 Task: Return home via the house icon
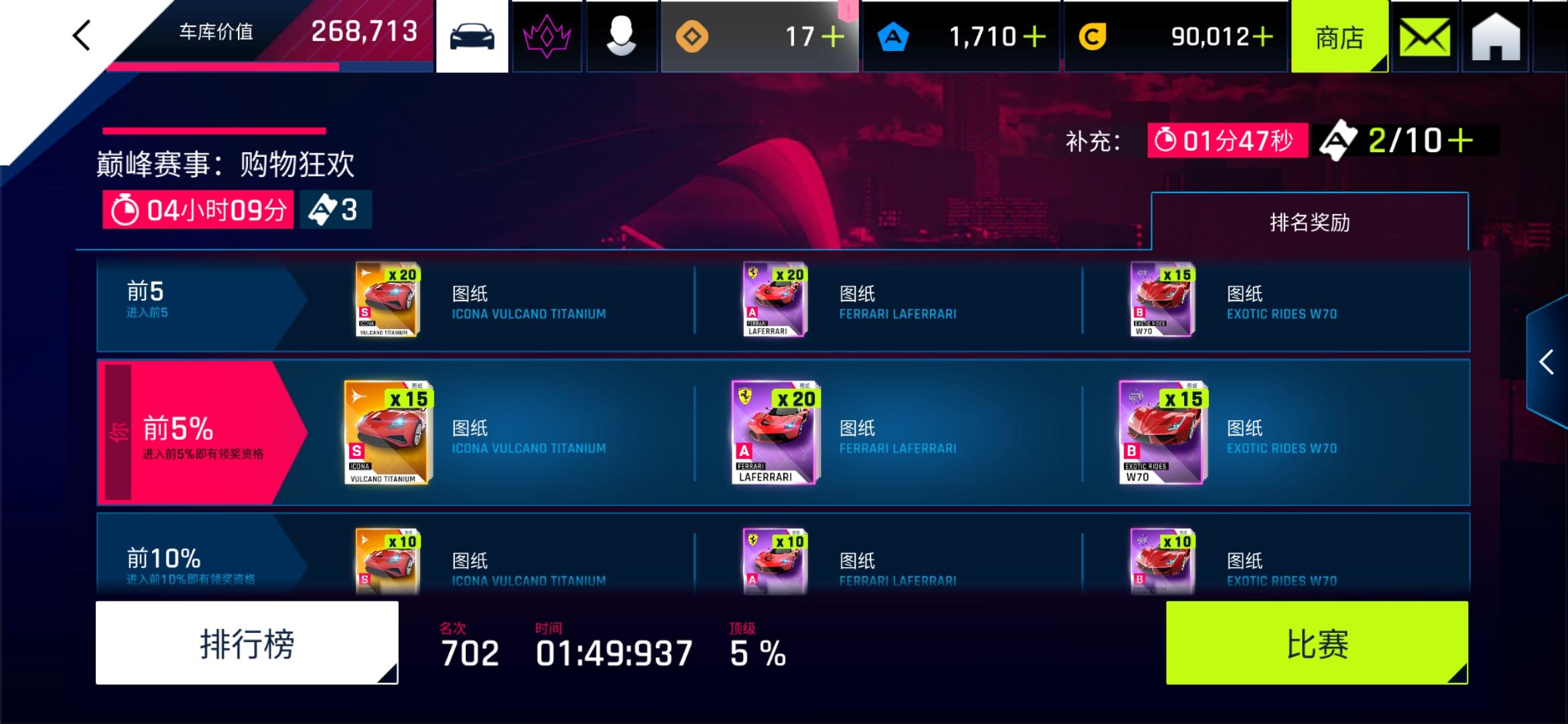click(1496, 35)
